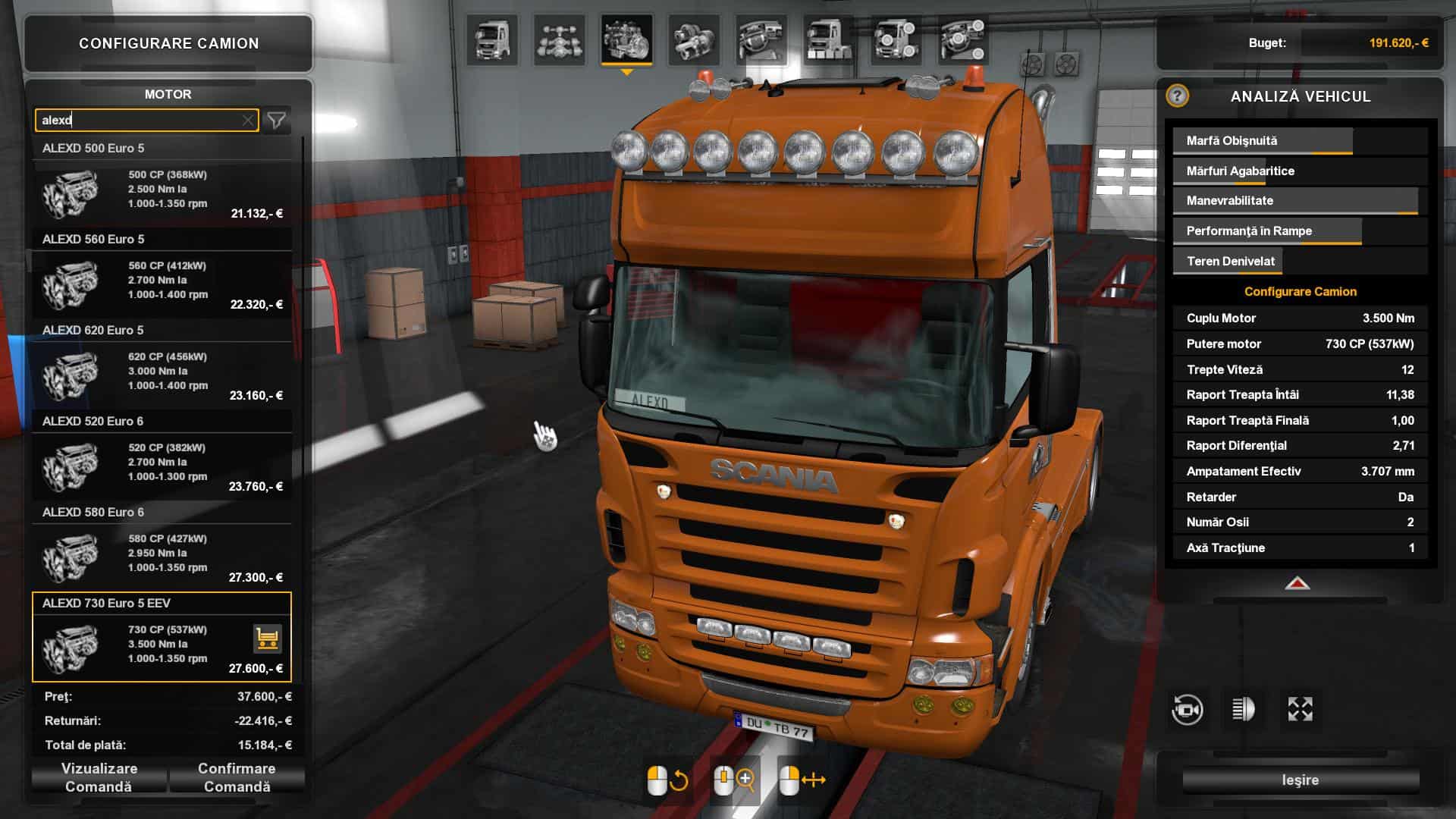Collapse the truck configuration details arrow
The height and width of the screenshot is (819, 1456).
(1298, 584)
